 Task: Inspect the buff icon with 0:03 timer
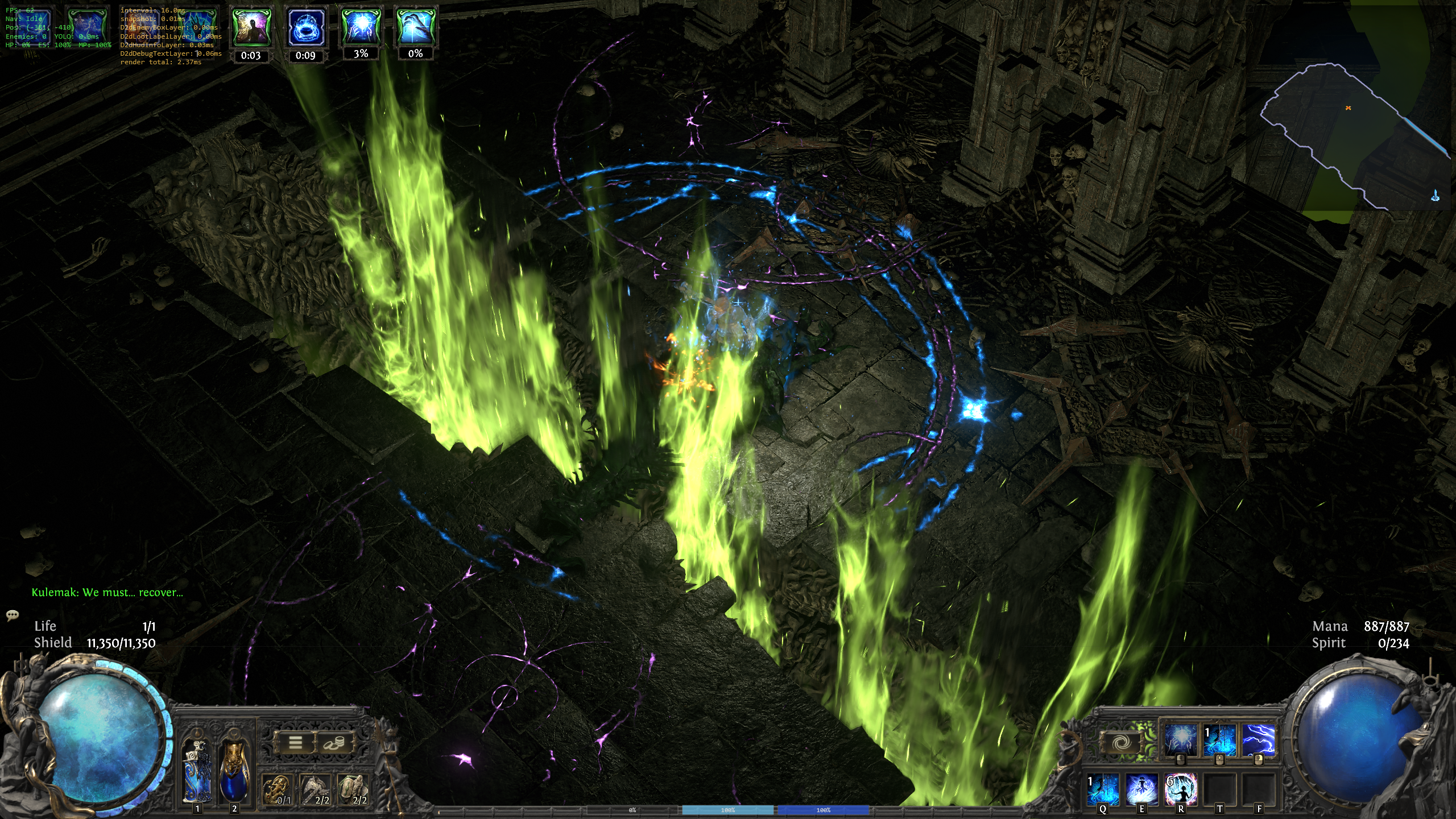(251, 27)
